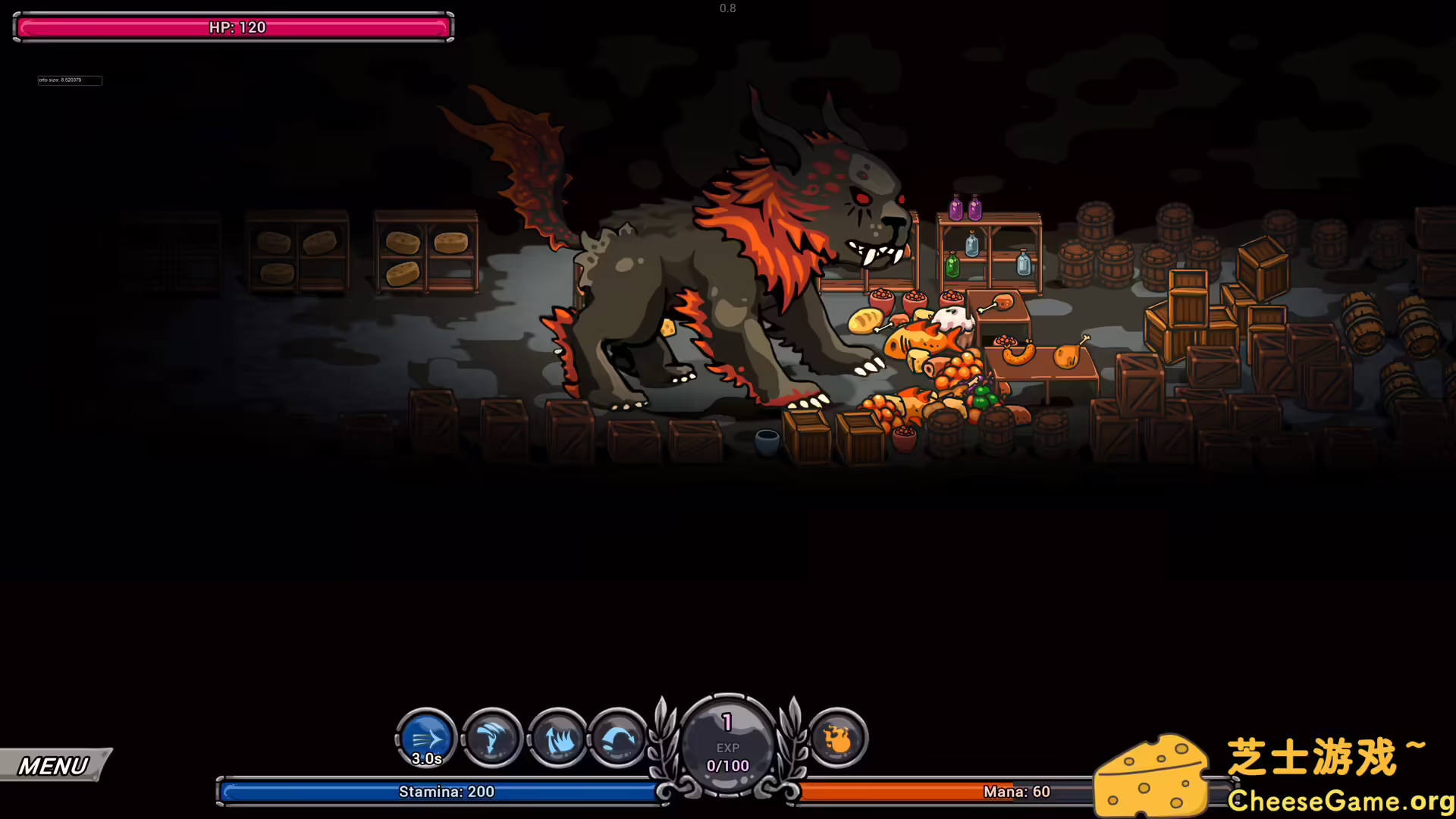Viewport: 1456px width, 819px height.
Task: Click the HP: 120 health bar
Action: tap(231, 27)
